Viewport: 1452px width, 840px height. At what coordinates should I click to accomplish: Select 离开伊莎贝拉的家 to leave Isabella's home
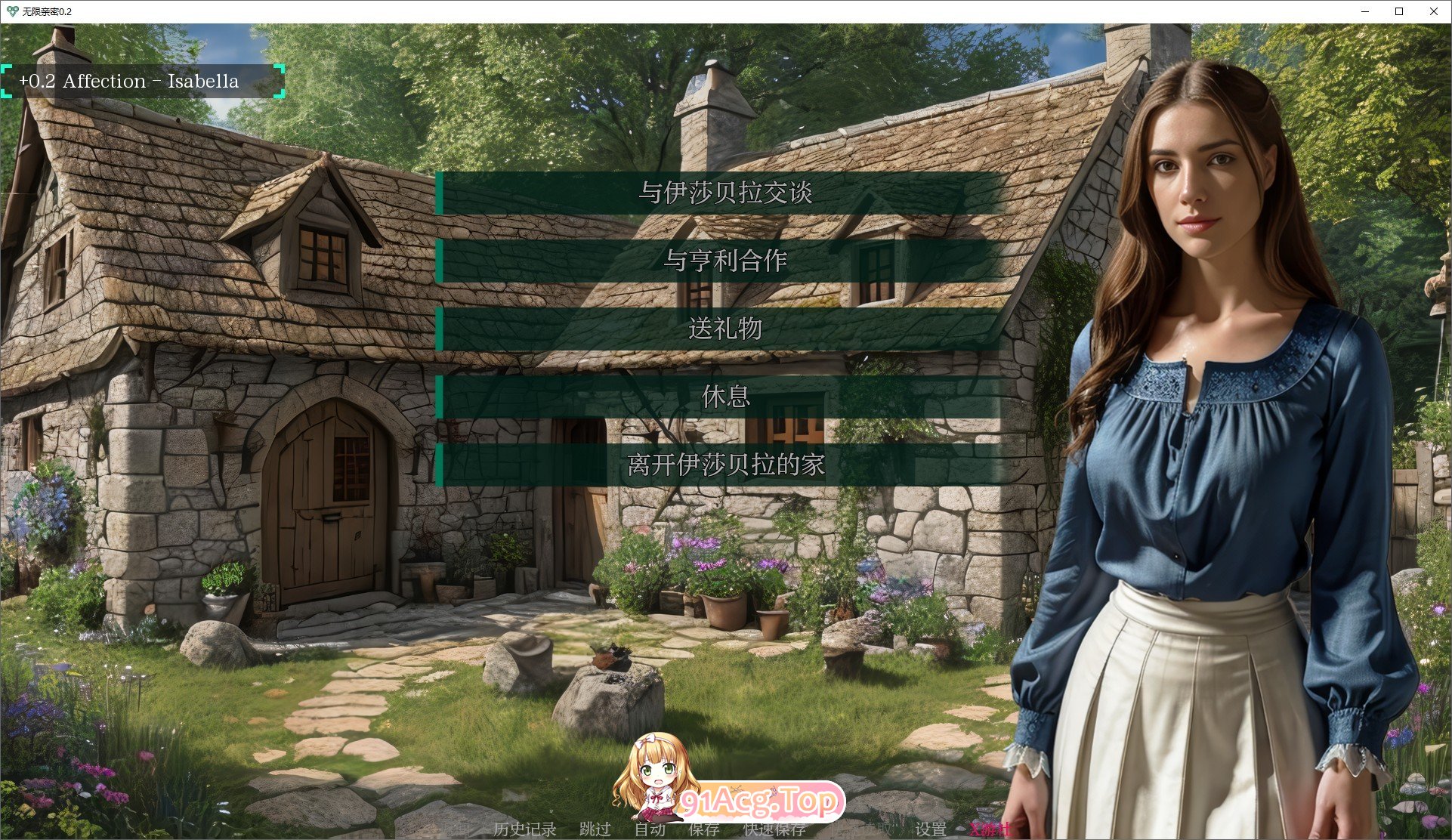pos(726,465)
